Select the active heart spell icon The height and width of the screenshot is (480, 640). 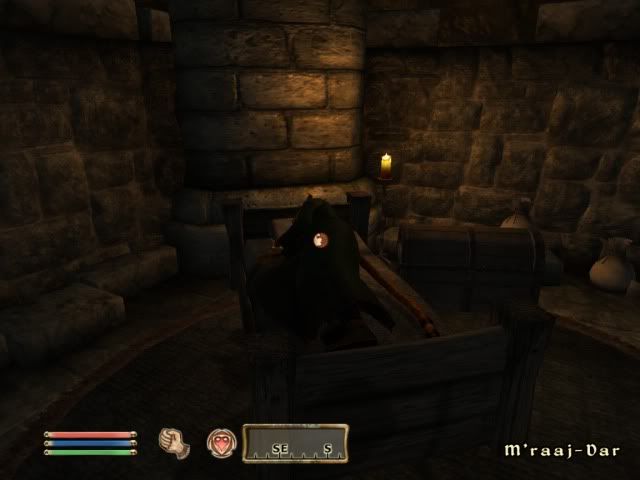coord(220,443)
